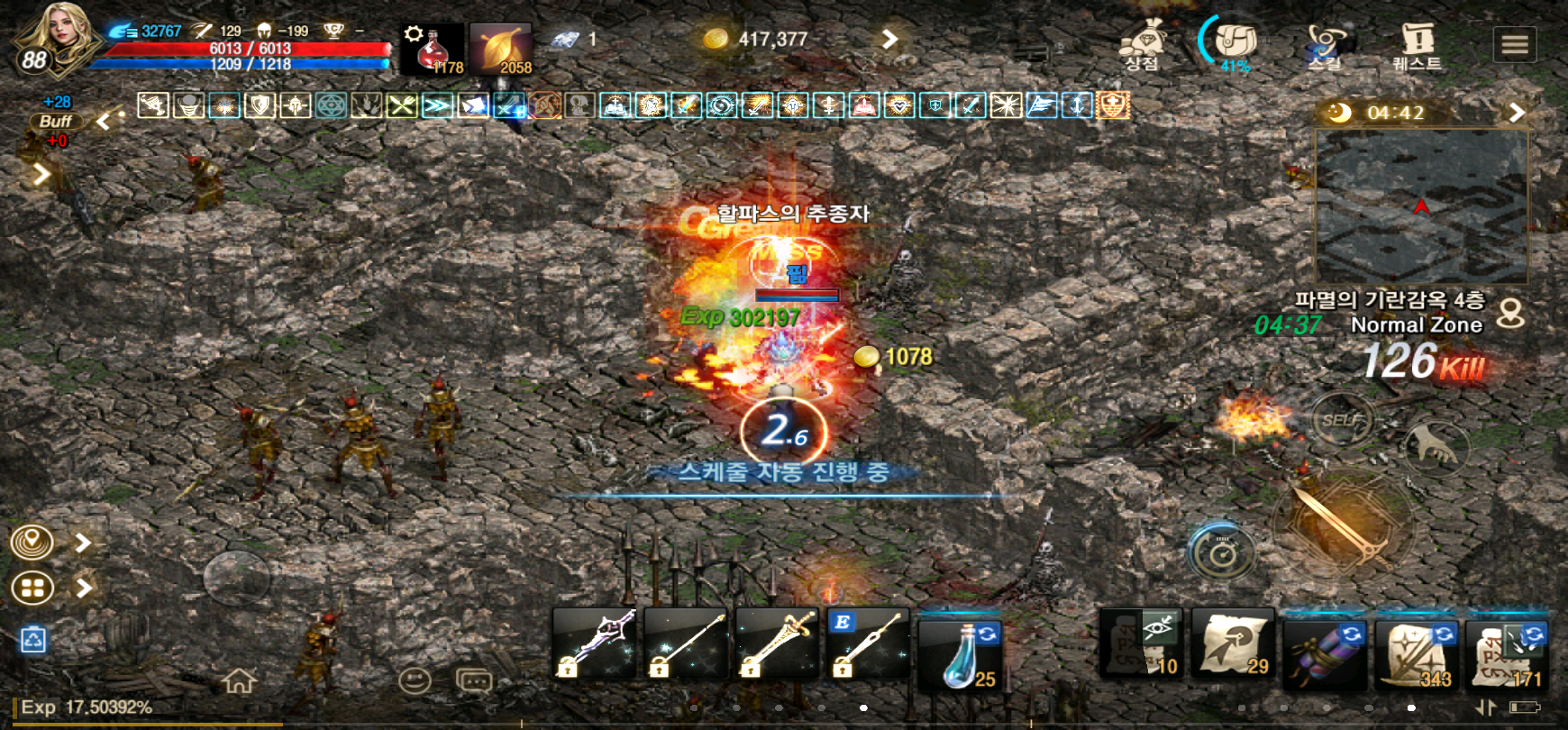Open the 퀘스트 quest log
Image resolution: width=1568 pixels, height=730 pixels.
click(1417, 43)
